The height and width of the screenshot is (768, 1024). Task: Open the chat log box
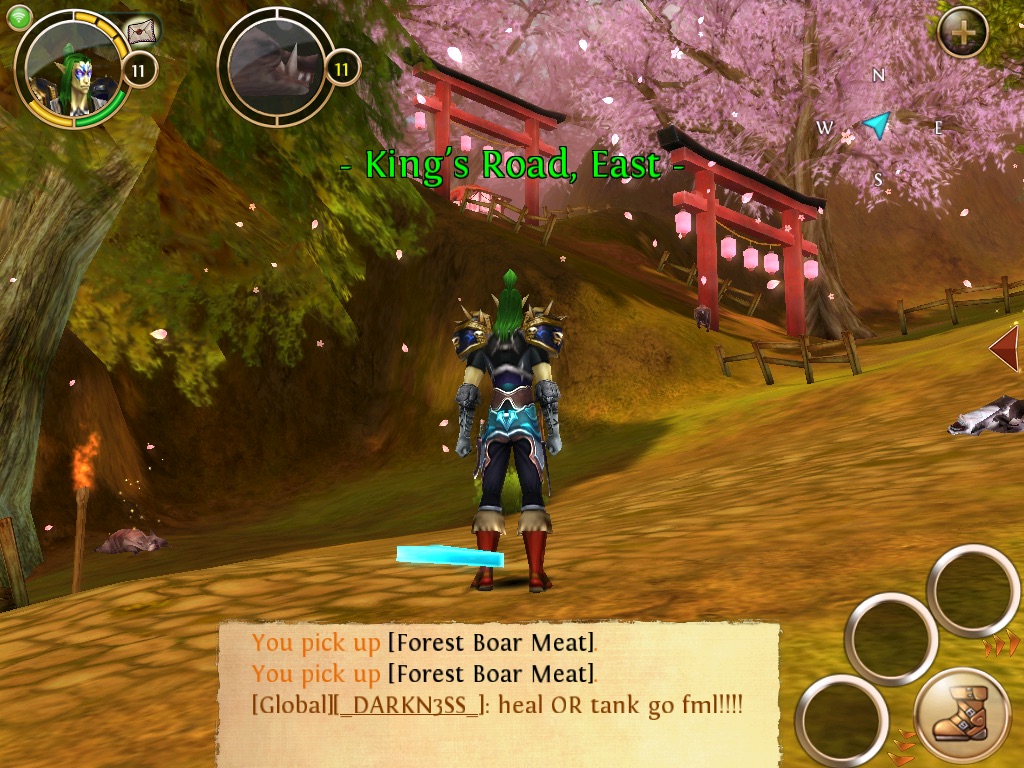[x=498, y=694]
